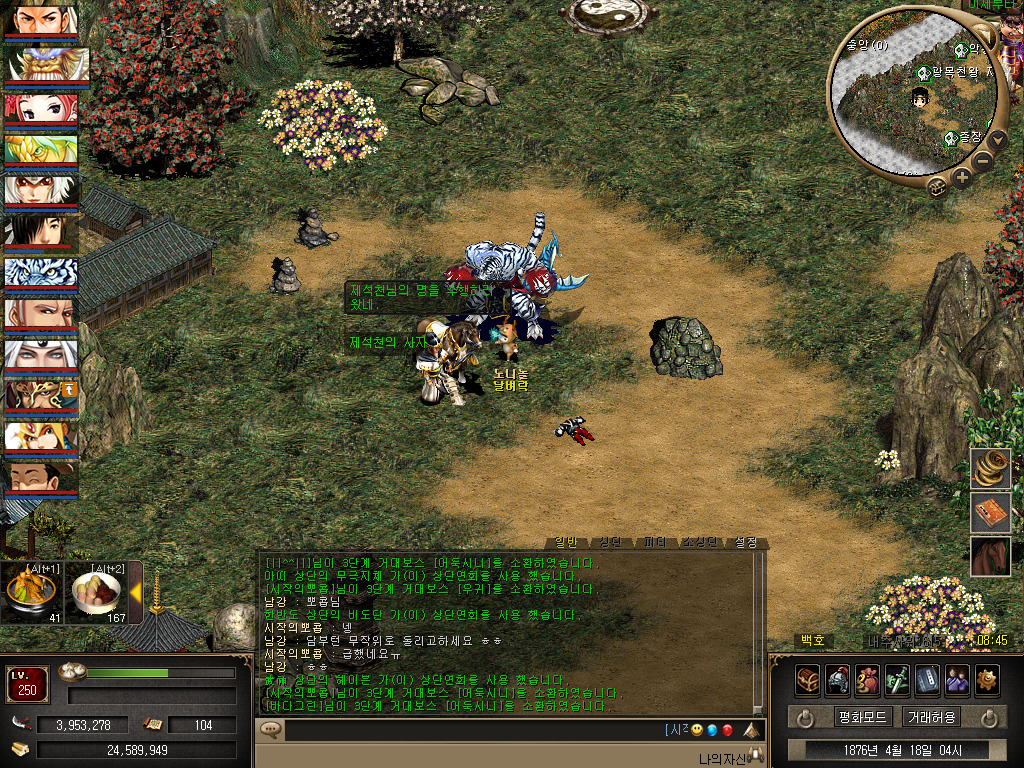Select the white tiger party portrait
Image resolution: width=1024 pixels, height=768 pixels.
[x=40, y=274]
